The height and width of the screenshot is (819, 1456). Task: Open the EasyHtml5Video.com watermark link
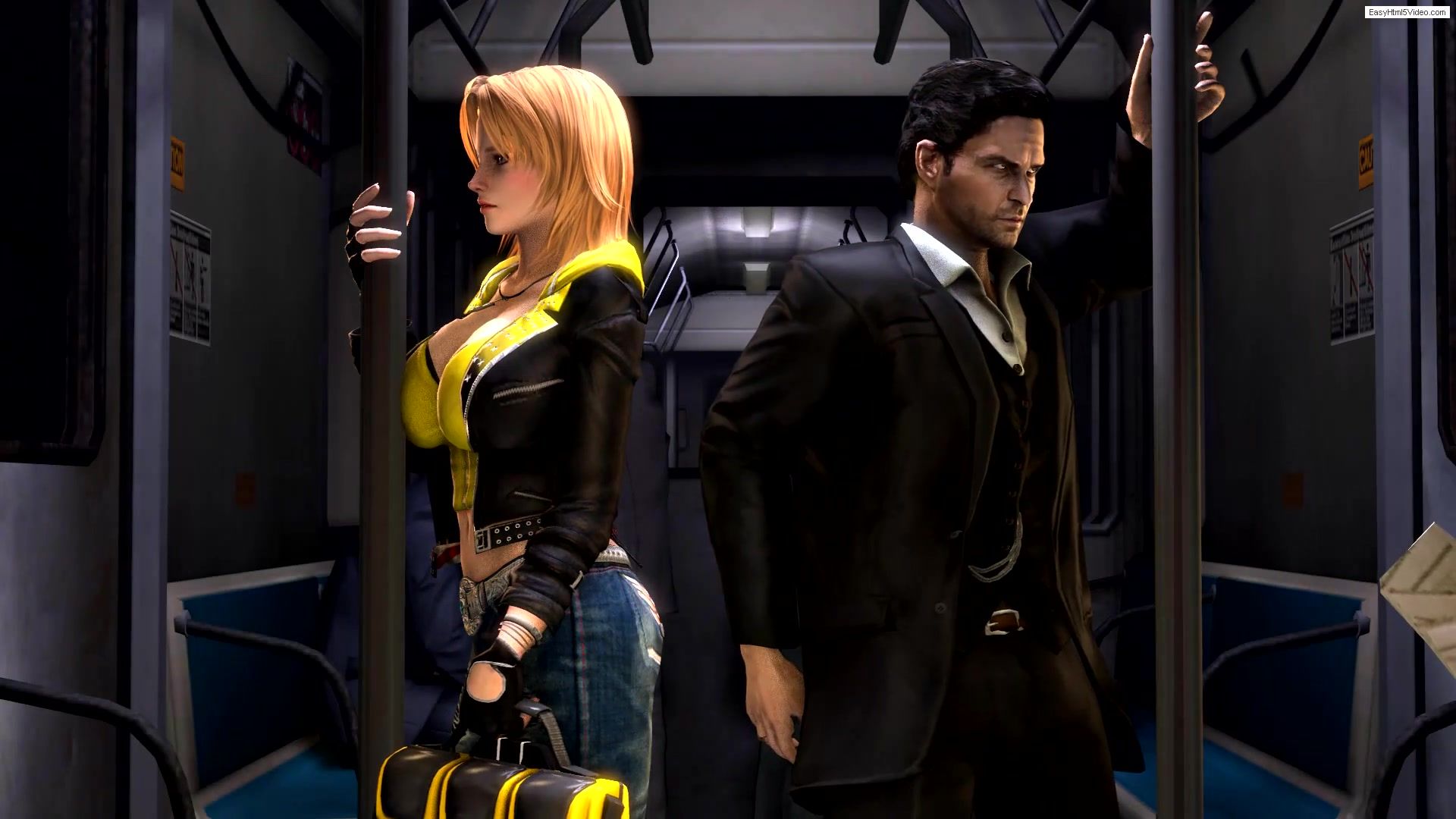tap(1407, 12)
